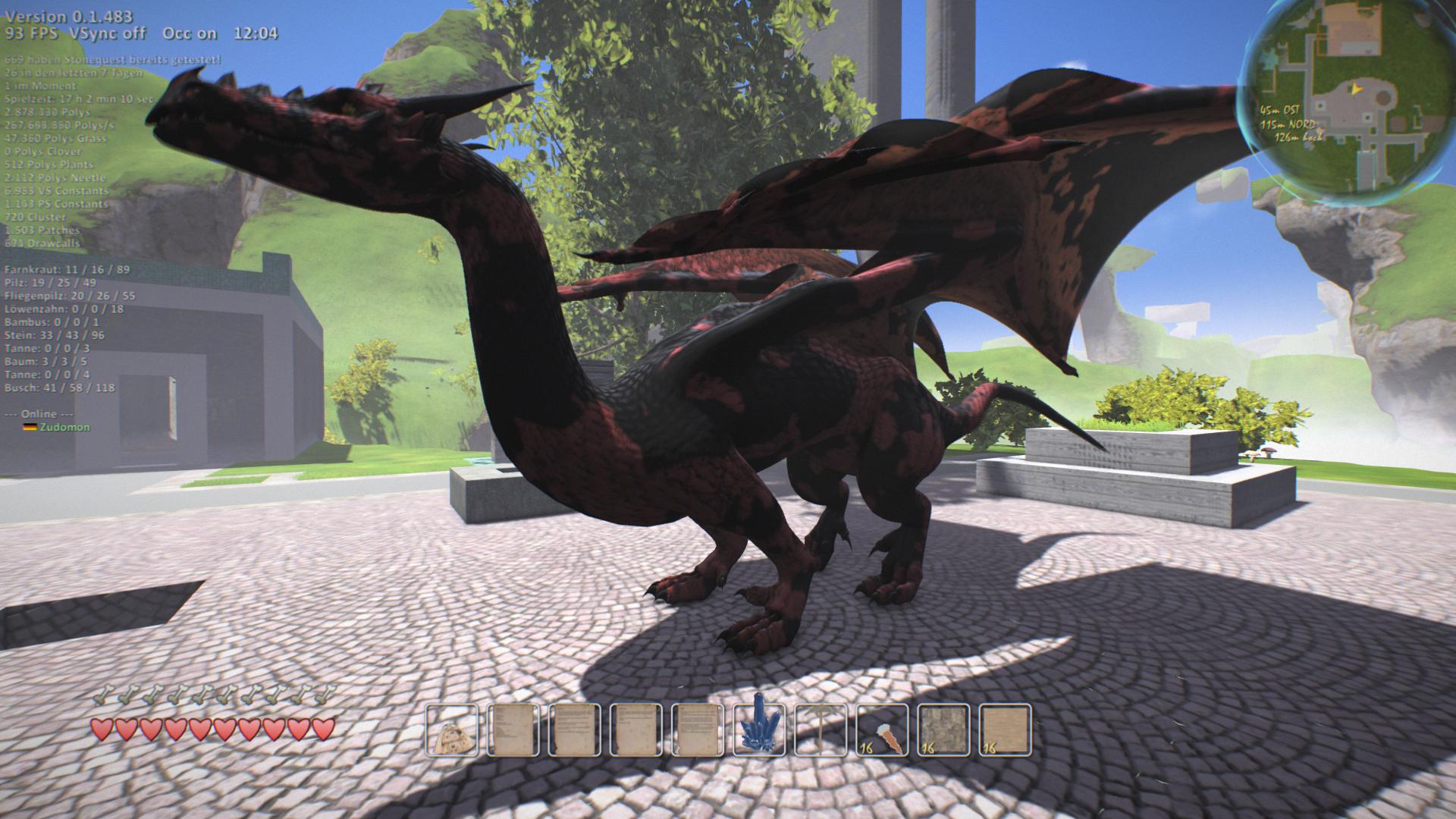Choose the torch stack in the hotbar

tap(882, 731)
